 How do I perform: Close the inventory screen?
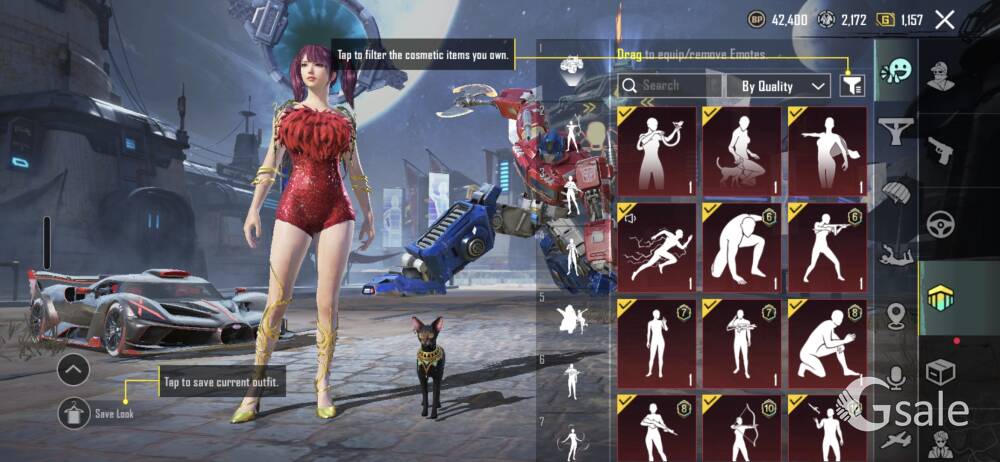click(x=944, y=19)
